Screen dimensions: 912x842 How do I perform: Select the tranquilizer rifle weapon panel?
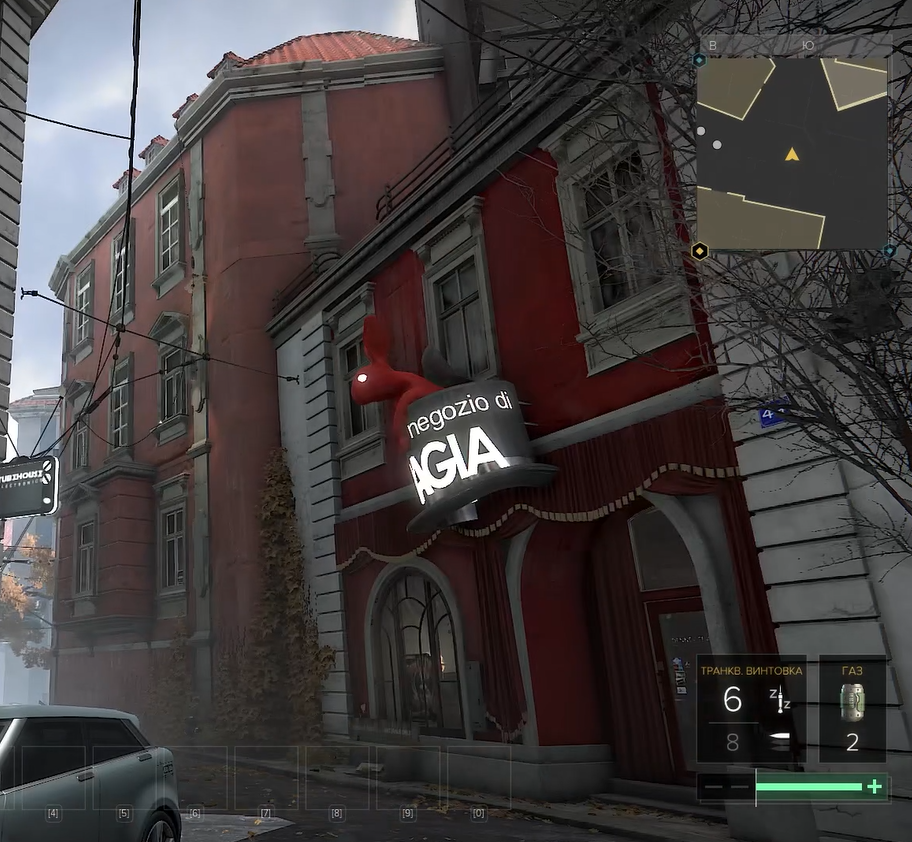[751, 710]
